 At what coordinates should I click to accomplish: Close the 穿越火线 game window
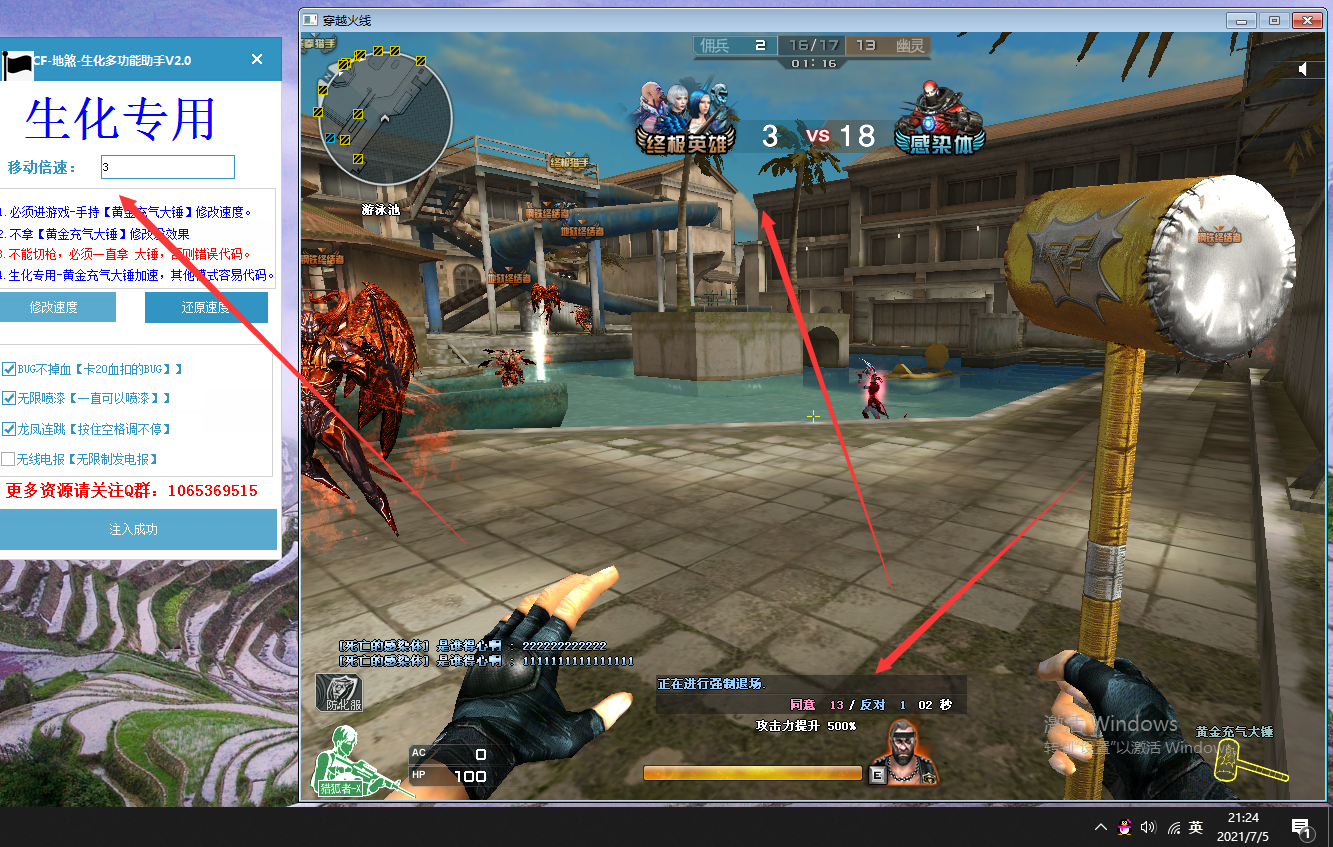[x=1307, y=20]
